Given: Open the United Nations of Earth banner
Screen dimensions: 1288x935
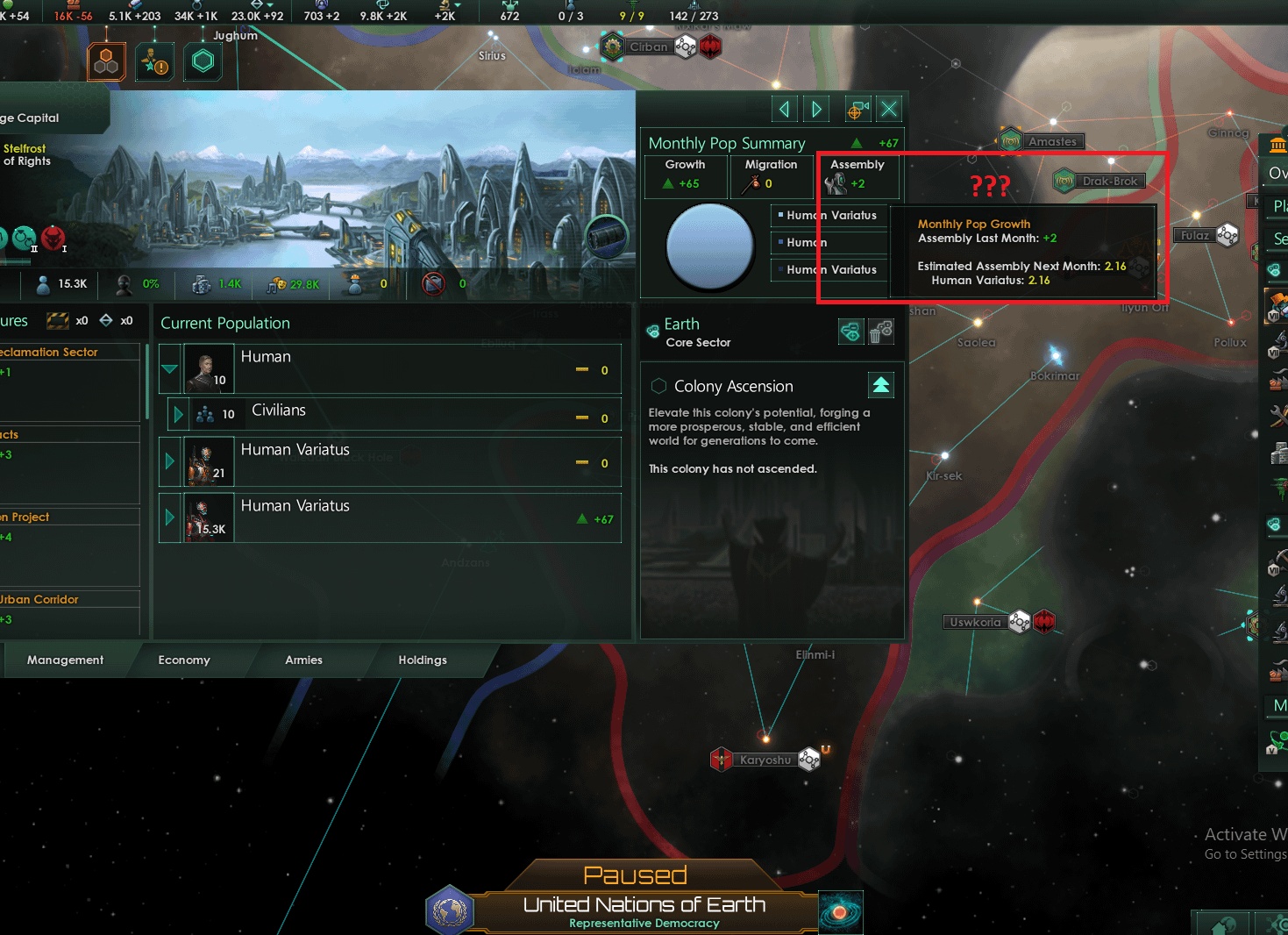Looking at the screenshot, I should (644, 906).
